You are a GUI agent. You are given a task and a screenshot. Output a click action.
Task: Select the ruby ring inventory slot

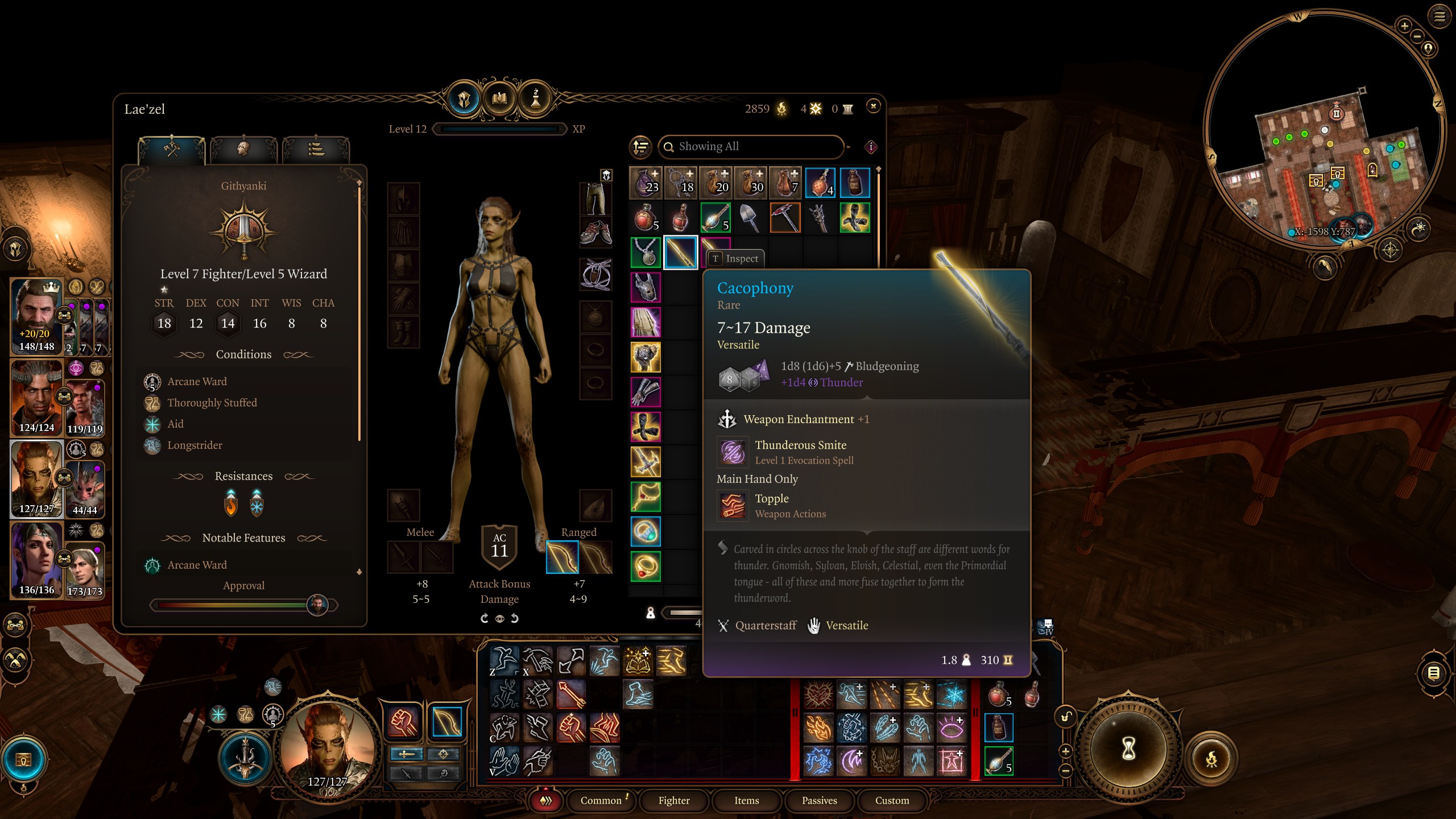pos(646,566)
